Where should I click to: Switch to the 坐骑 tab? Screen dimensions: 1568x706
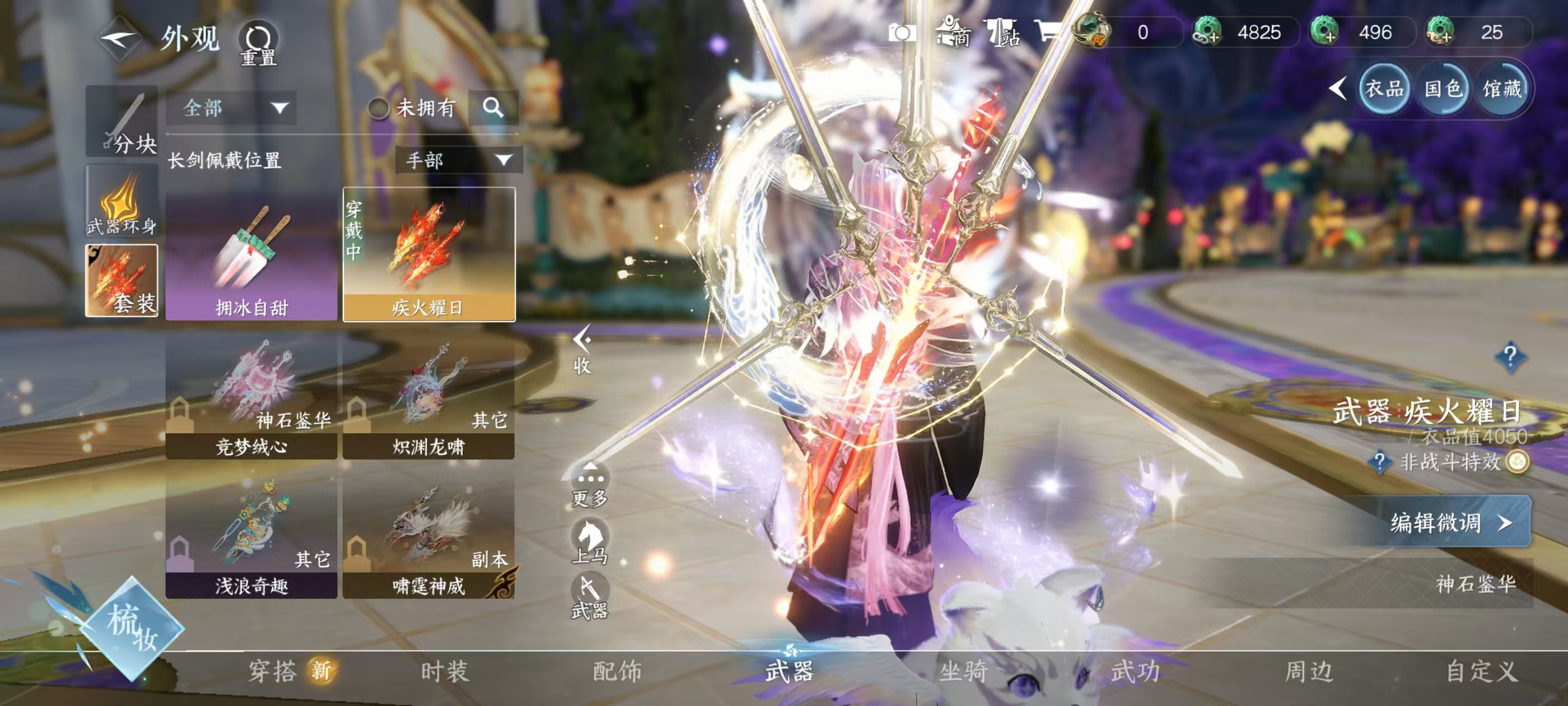[x=964, y=671]
